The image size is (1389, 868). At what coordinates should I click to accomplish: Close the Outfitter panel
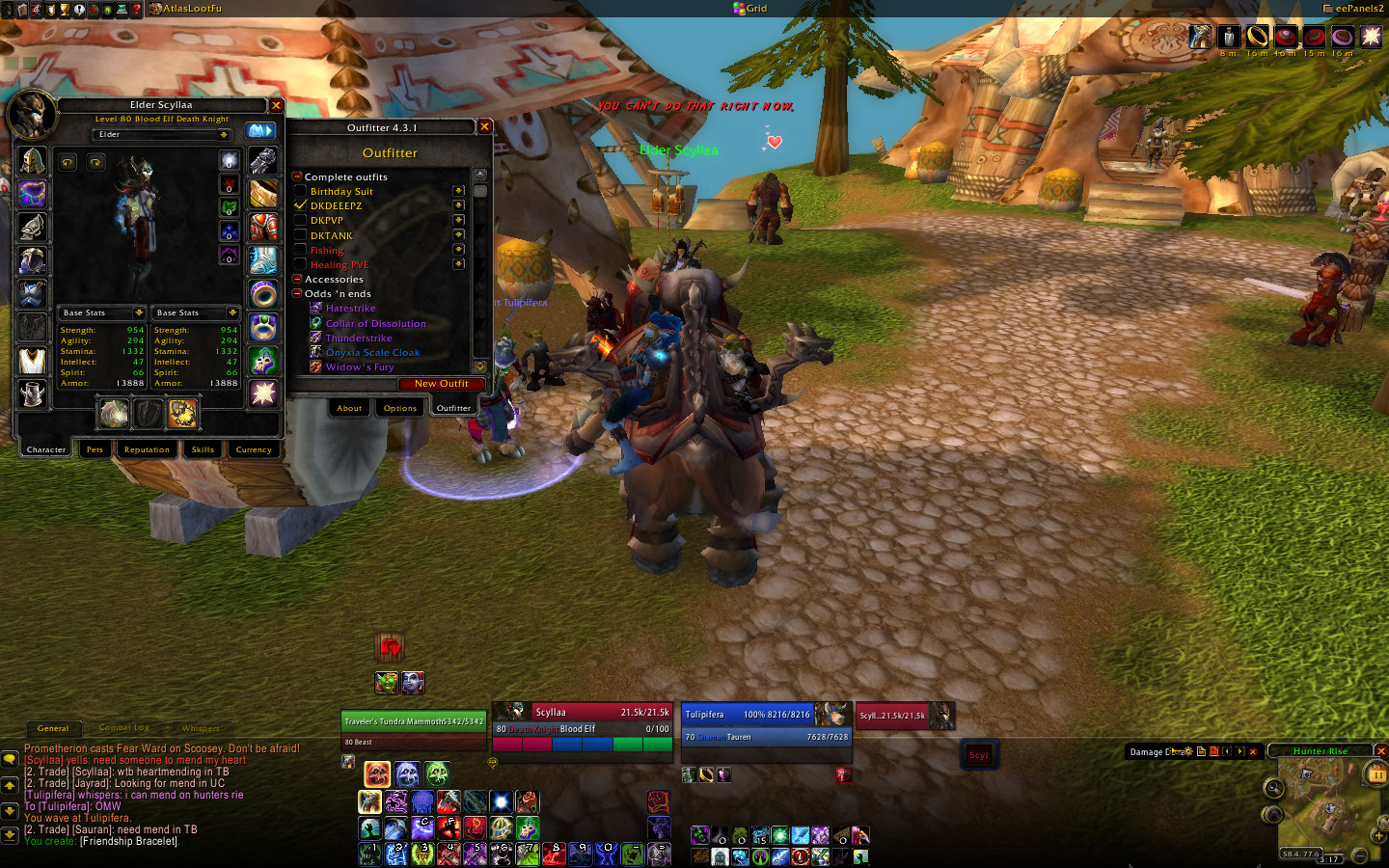click(x=484, y=126)
